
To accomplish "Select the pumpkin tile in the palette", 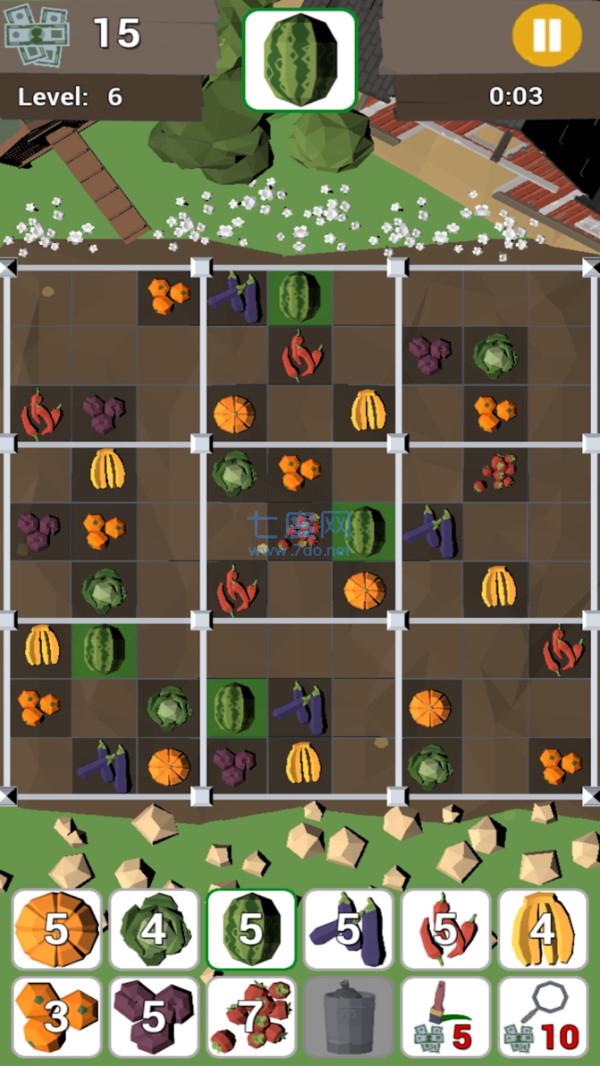I will (57, 930).
